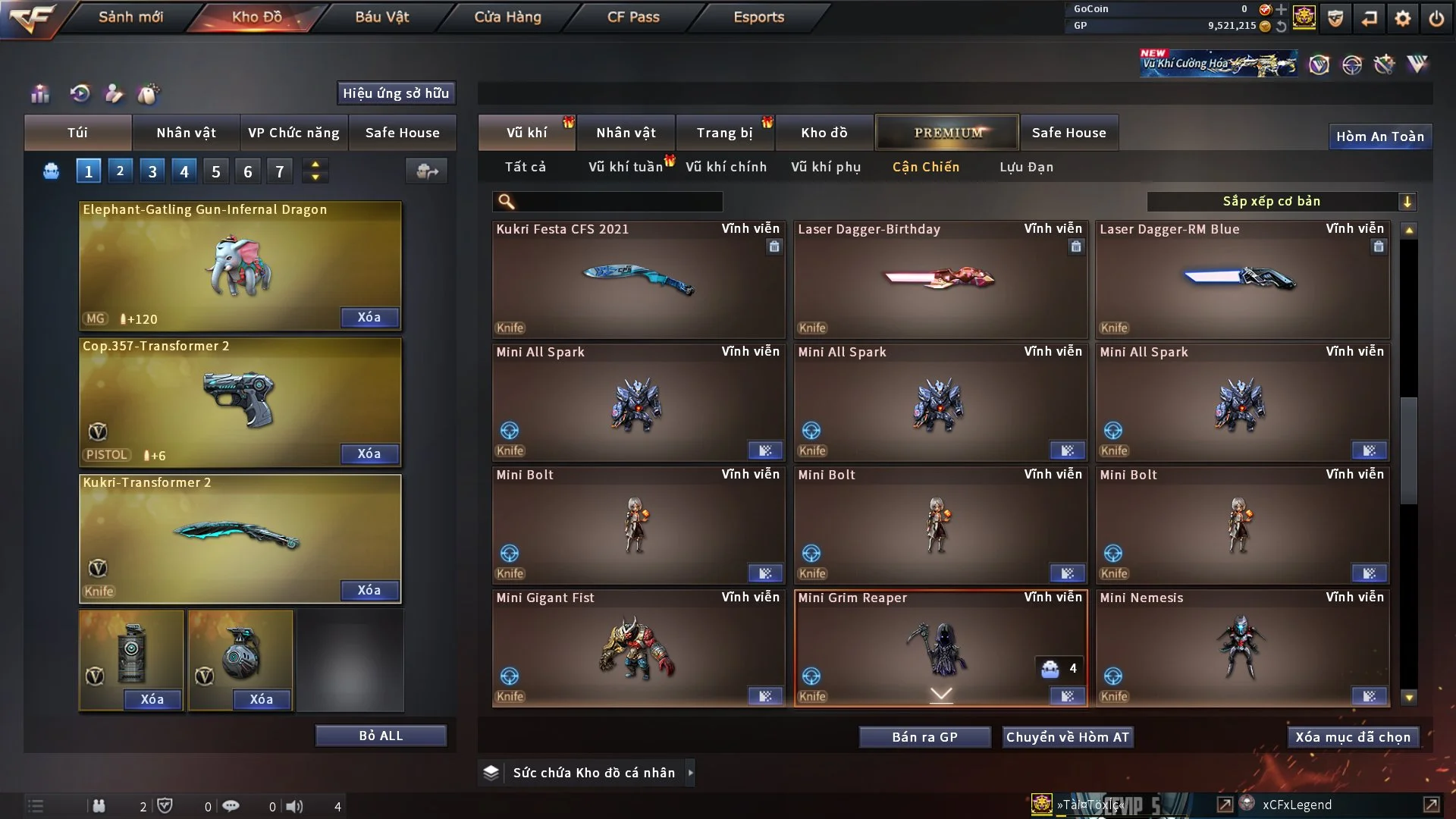
Task: Switch to the Nhân vật bag tab
Action: [x=186, y=133]
